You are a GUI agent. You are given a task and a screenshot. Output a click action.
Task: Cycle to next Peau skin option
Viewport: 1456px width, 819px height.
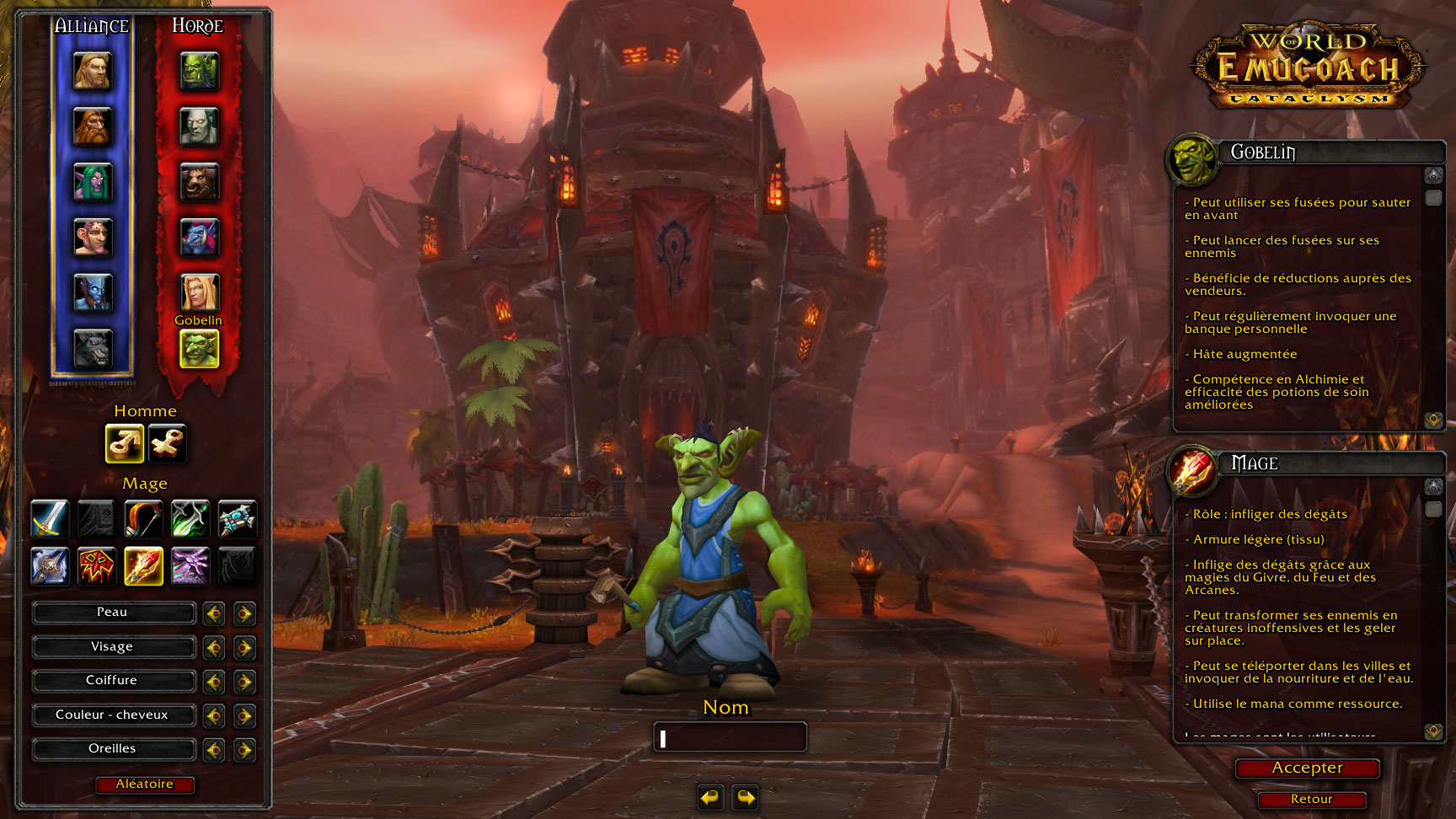[x=244, y=613]
